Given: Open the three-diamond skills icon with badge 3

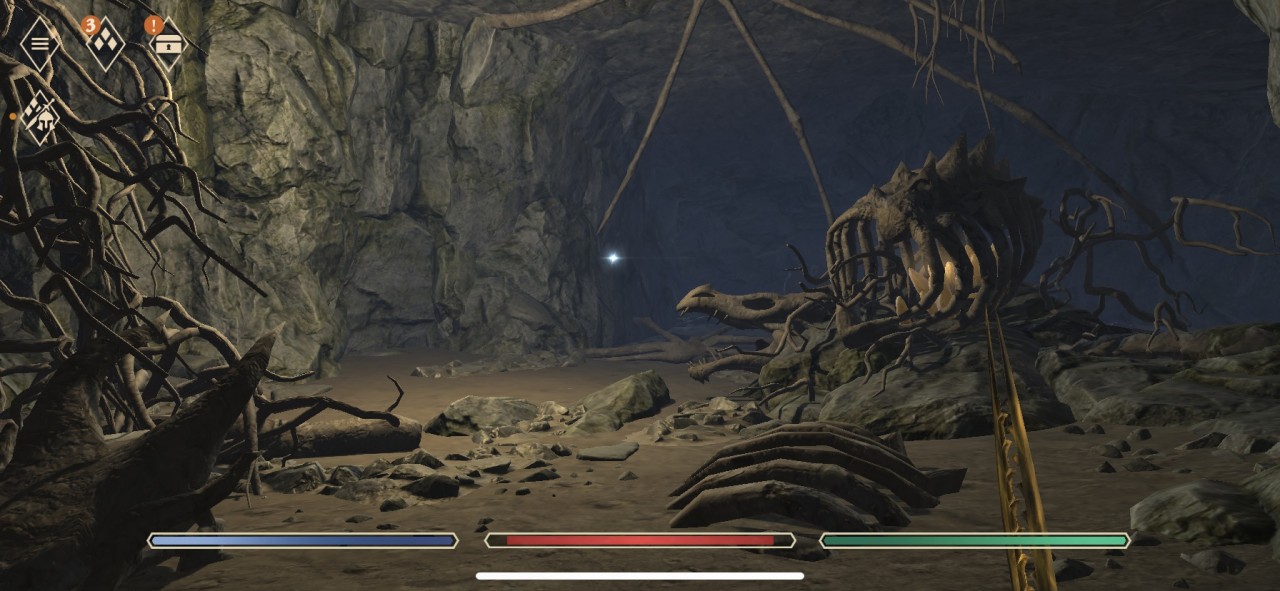Looking at the screenshot, I should pyautogui.click(x=105, y=43).
